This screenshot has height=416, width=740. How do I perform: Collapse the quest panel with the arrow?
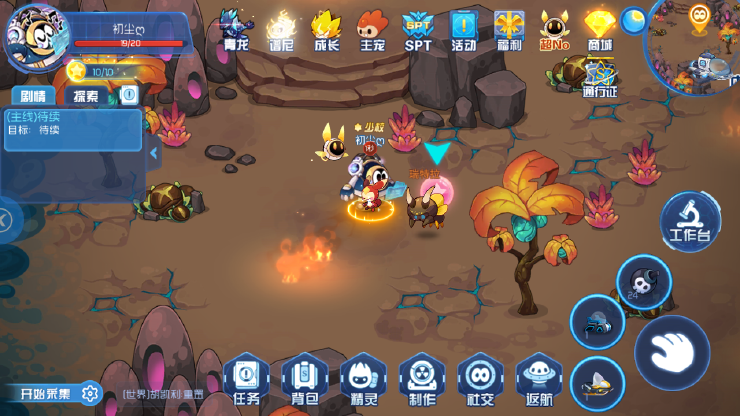[153, 154]
